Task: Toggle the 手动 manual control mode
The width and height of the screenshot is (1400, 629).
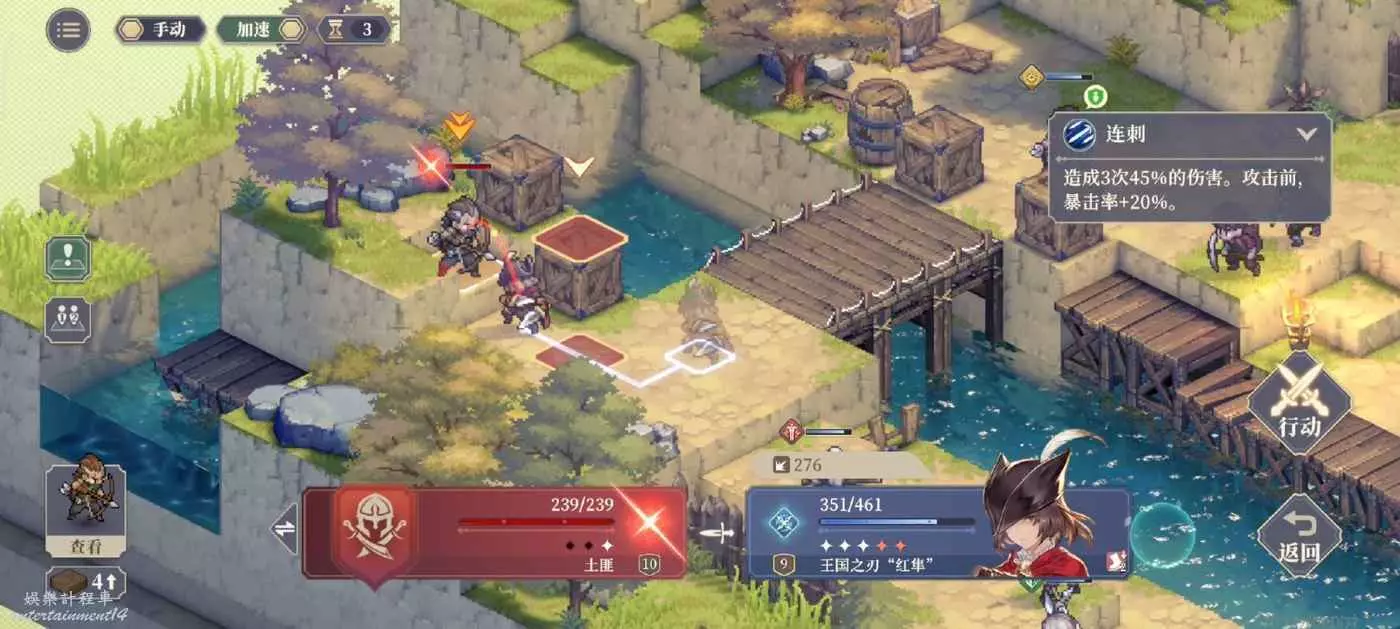Action: (160, 29)
